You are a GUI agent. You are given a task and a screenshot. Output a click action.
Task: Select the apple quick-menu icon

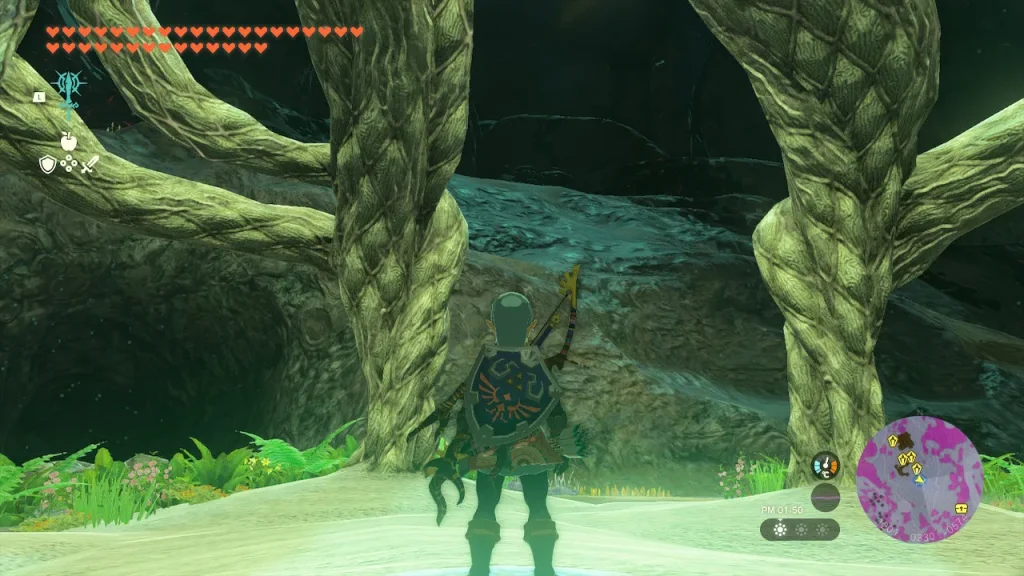pos(68,142)
